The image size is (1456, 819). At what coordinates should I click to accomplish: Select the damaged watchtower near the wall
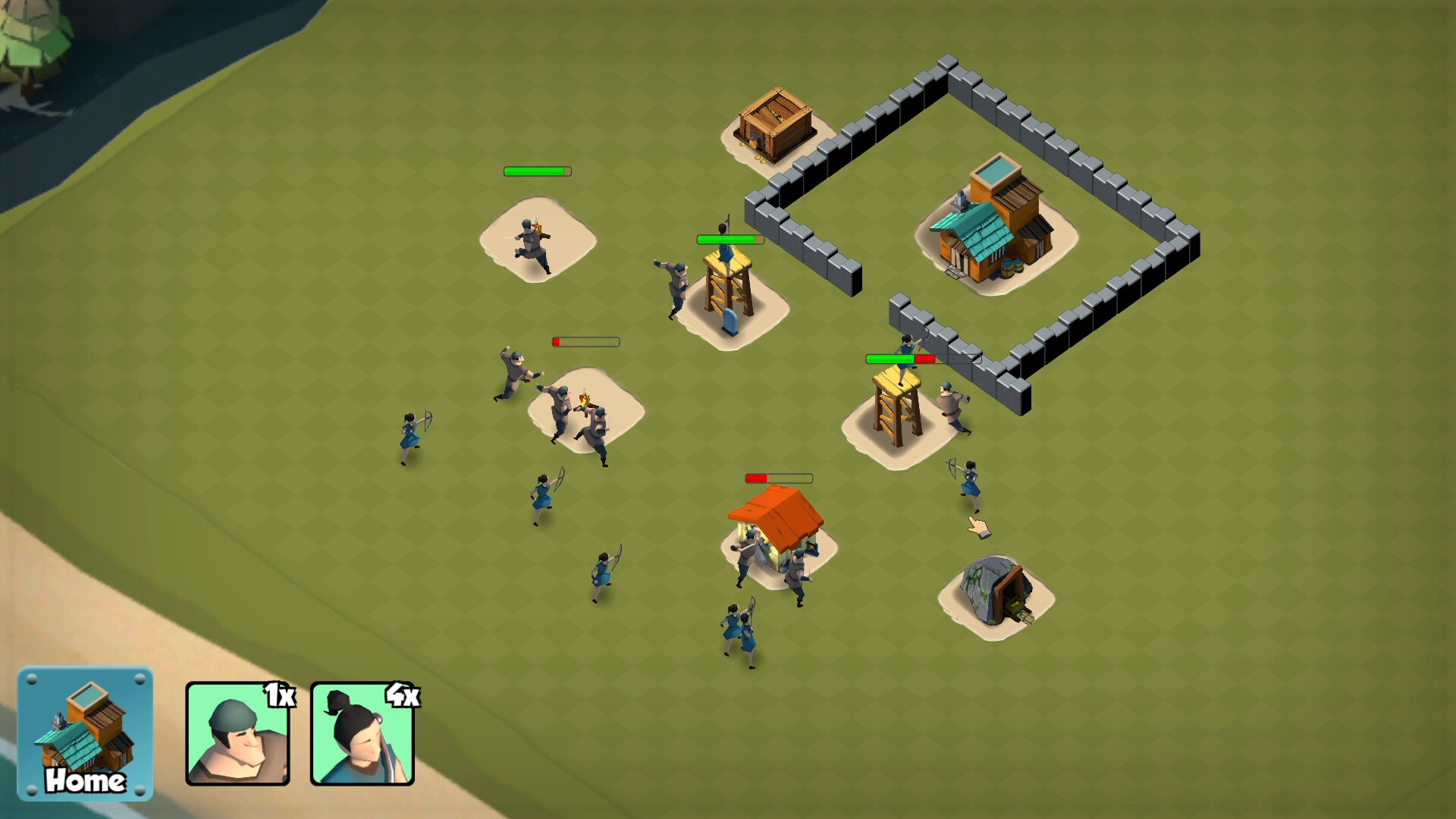pyautogui.click(x=899, y=409)
